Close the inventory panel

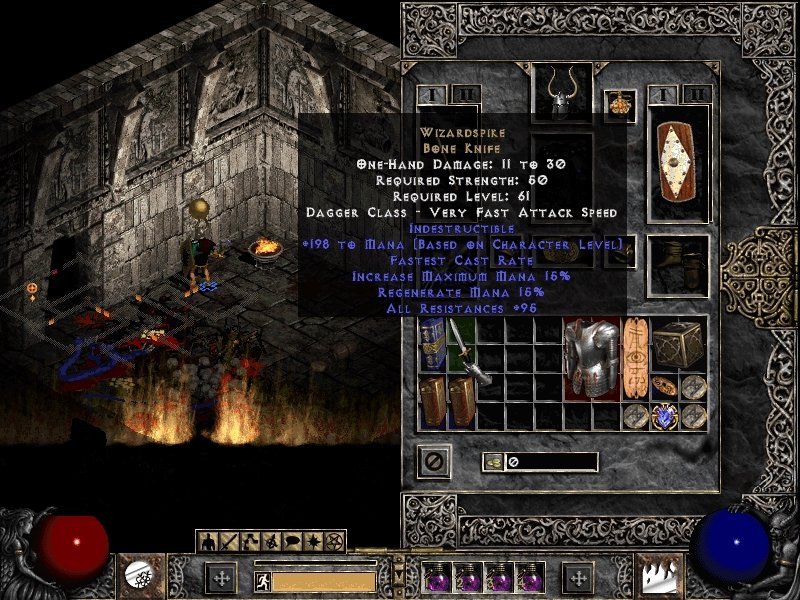click(x=435, y=460)
